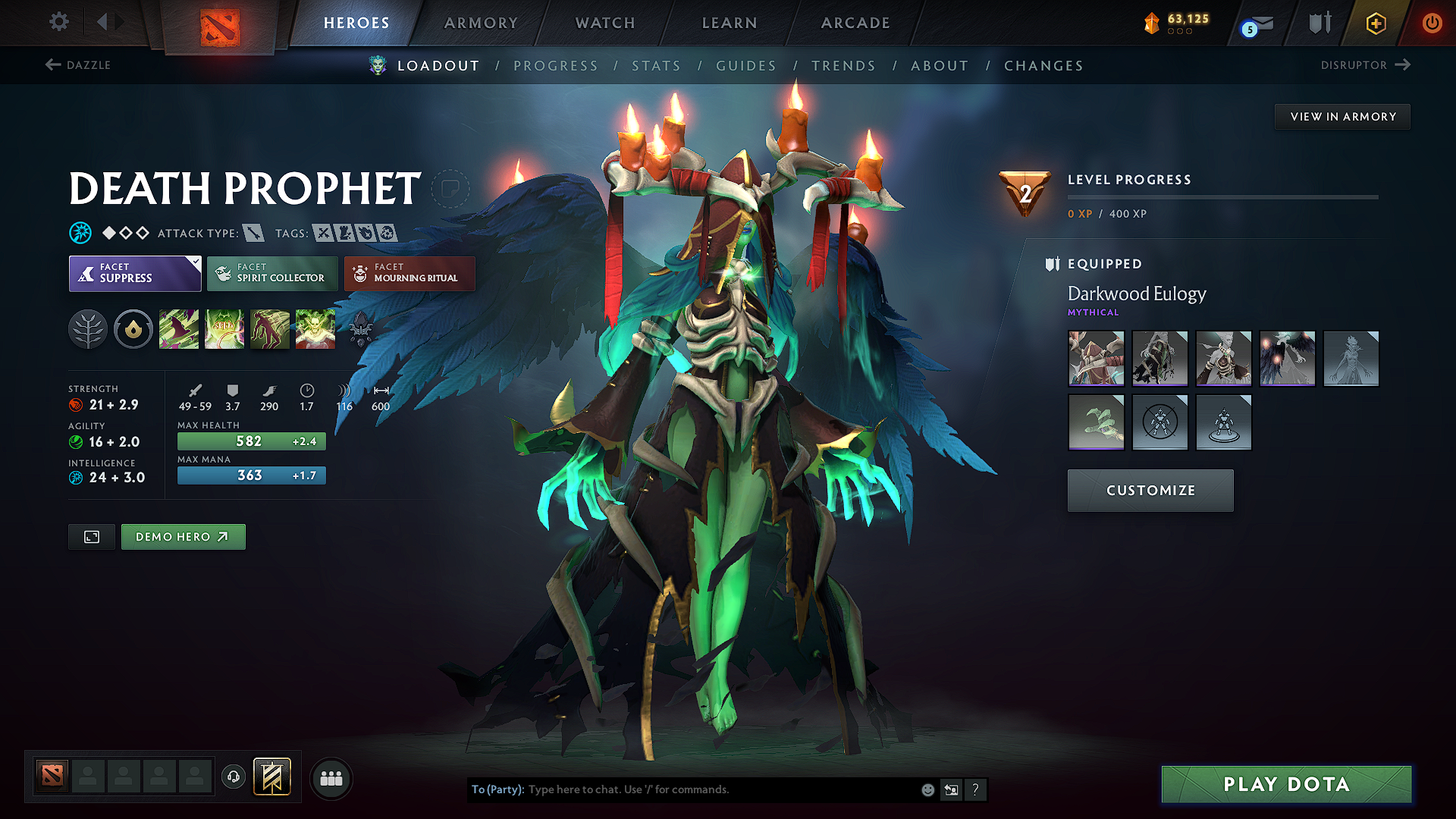Open the talent tree icon

[88, 328]
